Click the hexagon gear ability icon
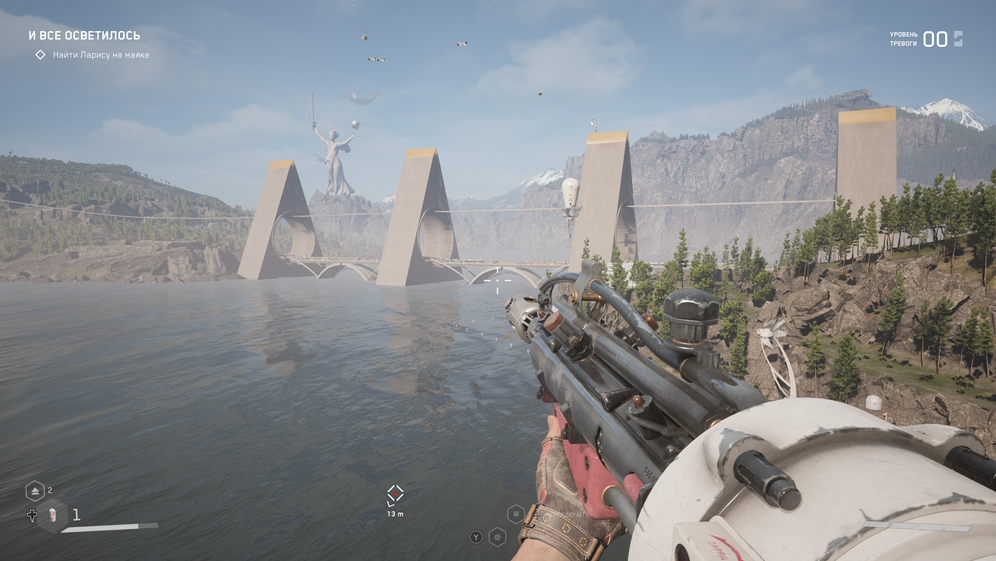Viewport: 996px width, 561px height. pos(497,537)
